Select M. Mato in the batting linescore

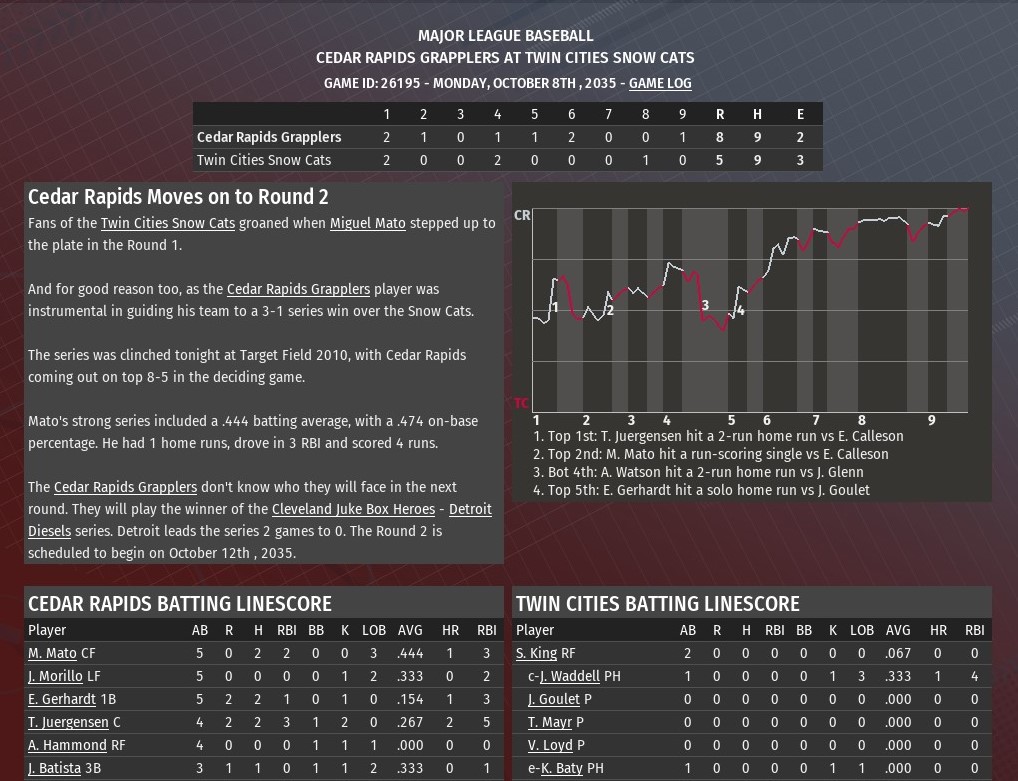[52, 653]
